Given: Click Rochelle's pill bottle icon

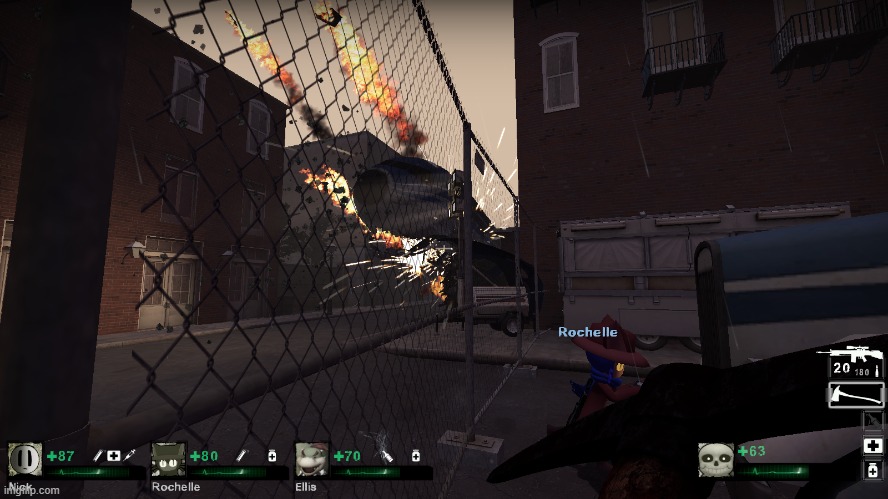Looking at the screenshot, I should (x=272, y=456).
